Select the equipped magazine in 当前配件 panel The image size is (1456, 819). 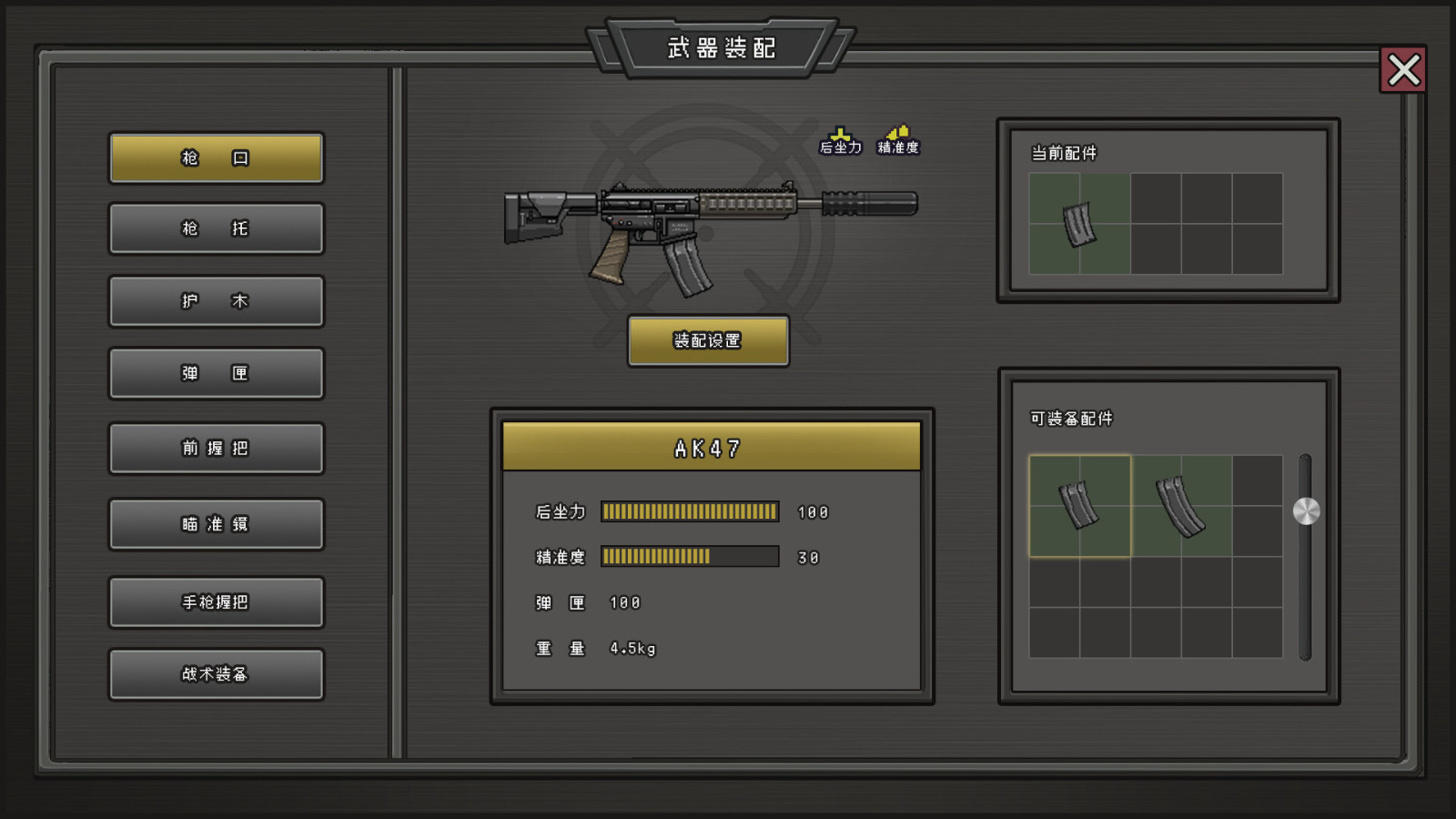coord(1079,223)
